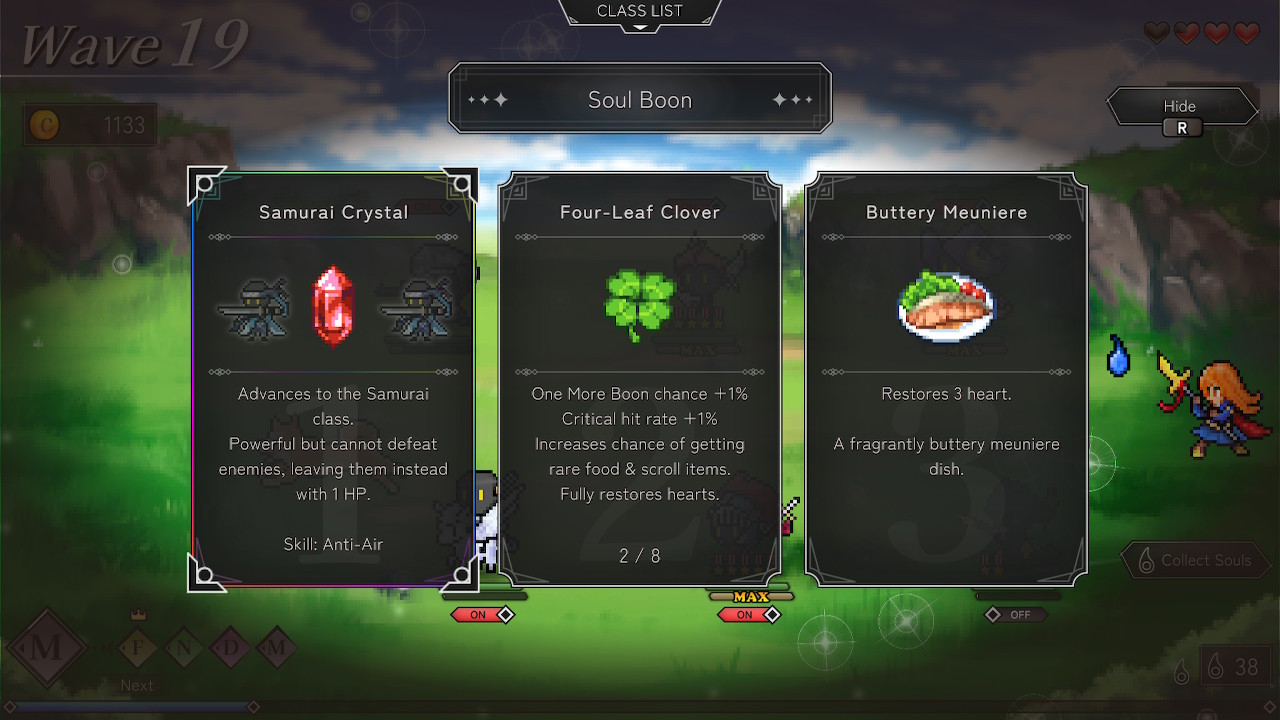Screen dimensions: 1280x720
Task: Enable the Buttery Meuniere OFF toggle
Action: [x=1015, y=616]
